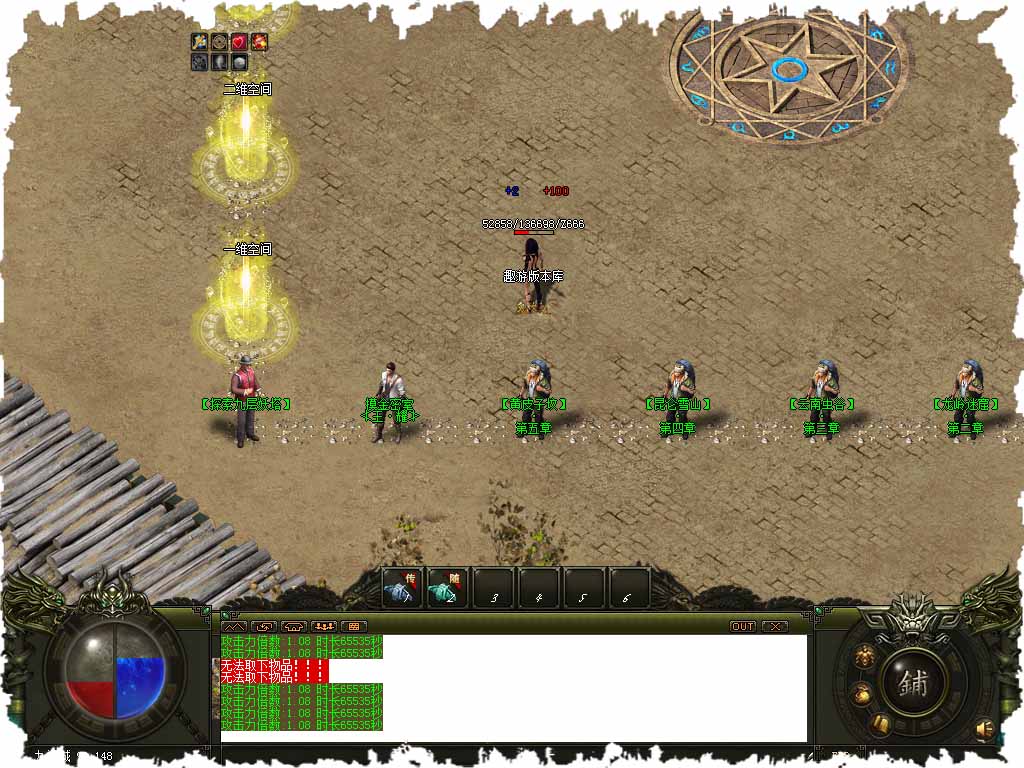The image size is (1024, 768).
Task: Use the green random stone in slot 2
Action: point(447,589)
